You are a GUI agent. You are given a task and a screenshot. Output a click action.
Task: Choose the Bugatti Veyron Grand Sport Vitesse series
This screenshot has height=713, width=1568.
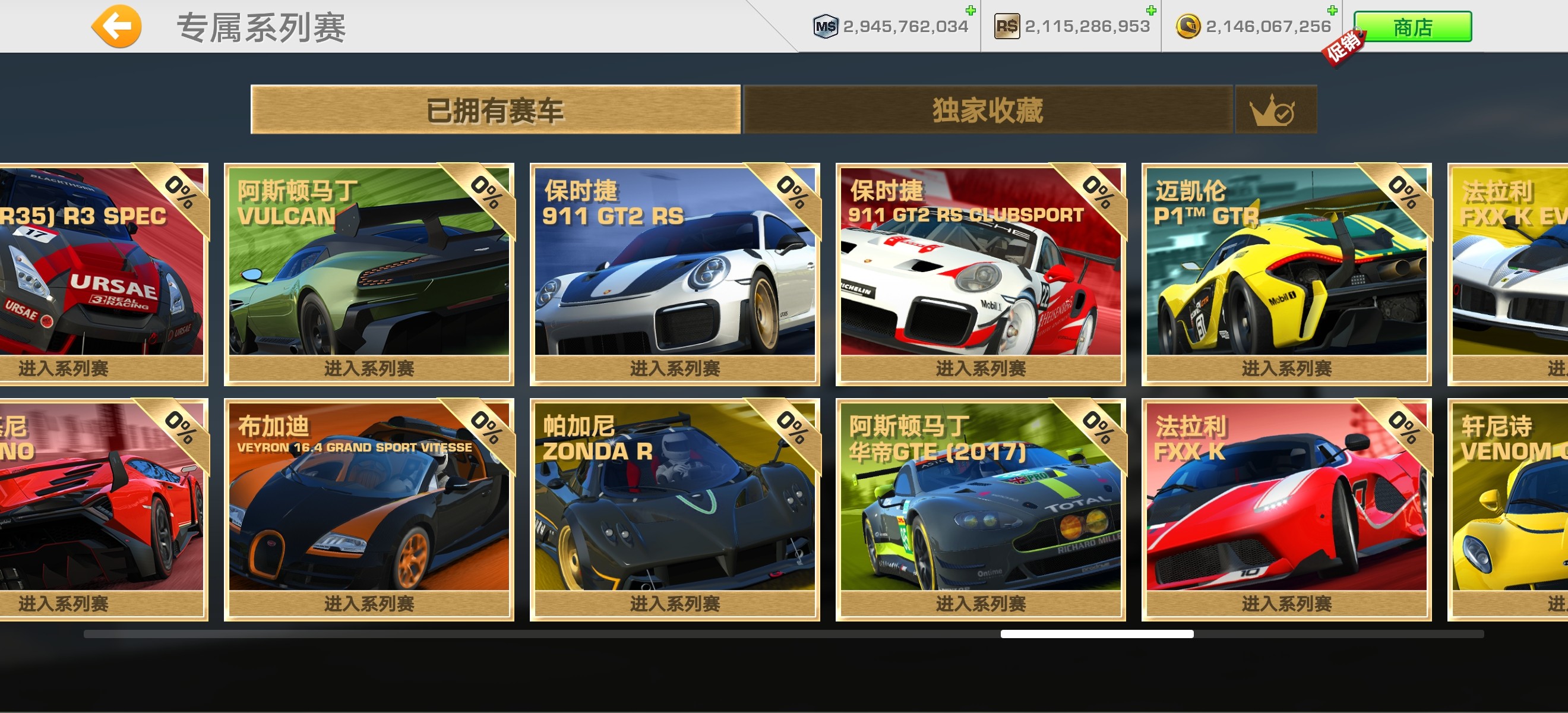tap(369, 510)
